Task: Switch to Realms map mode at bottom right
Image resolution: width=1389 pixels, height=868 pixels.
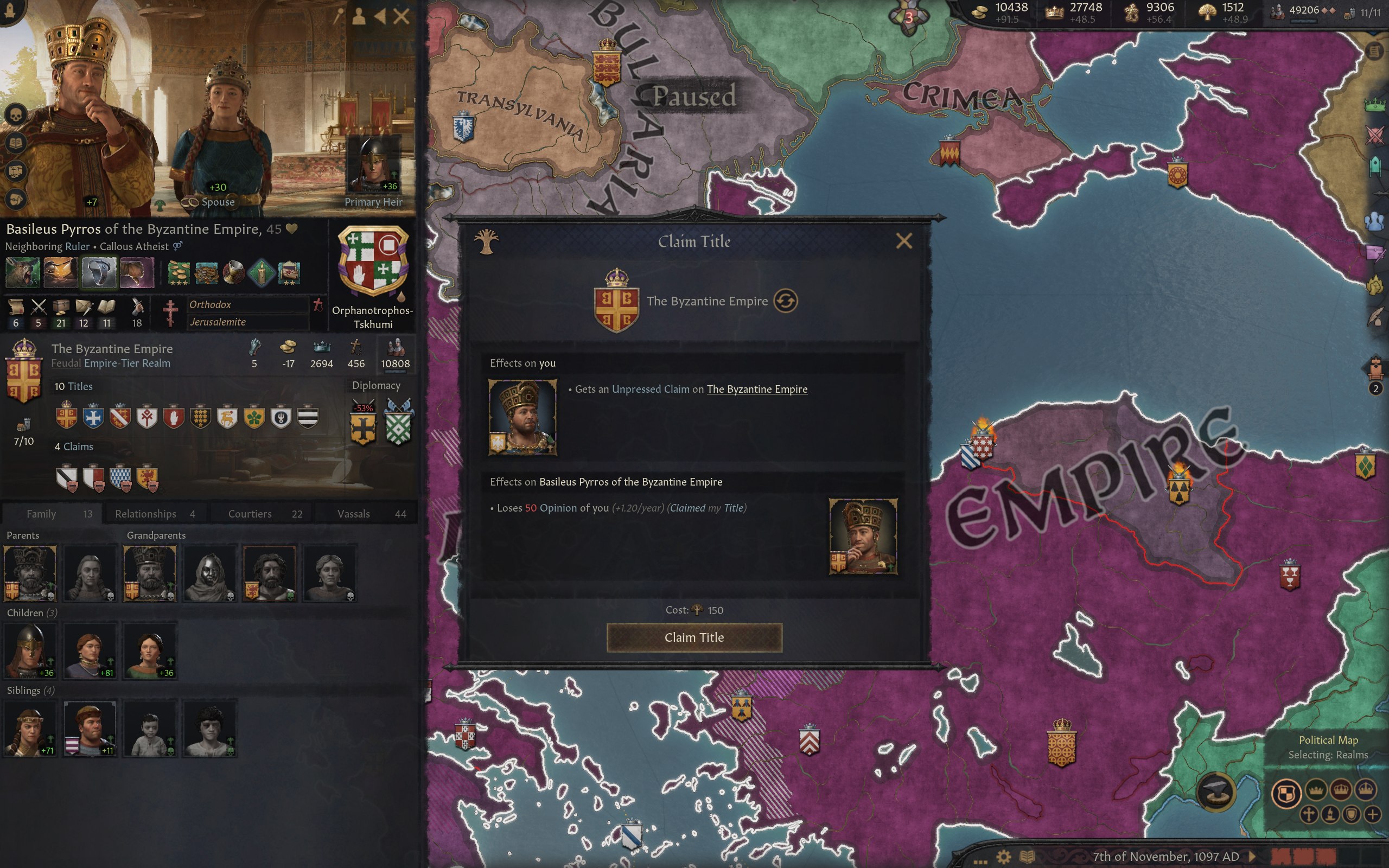Action: (1286, 793)
